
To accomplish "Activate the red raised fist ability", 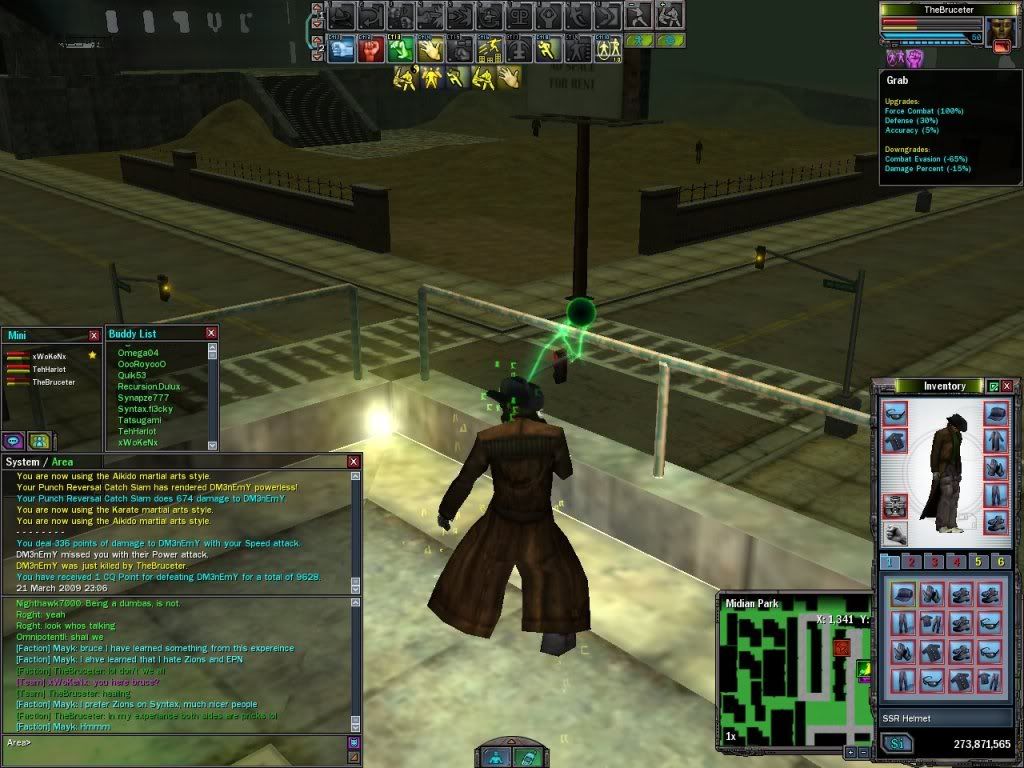I will click(x=371, y=48).
